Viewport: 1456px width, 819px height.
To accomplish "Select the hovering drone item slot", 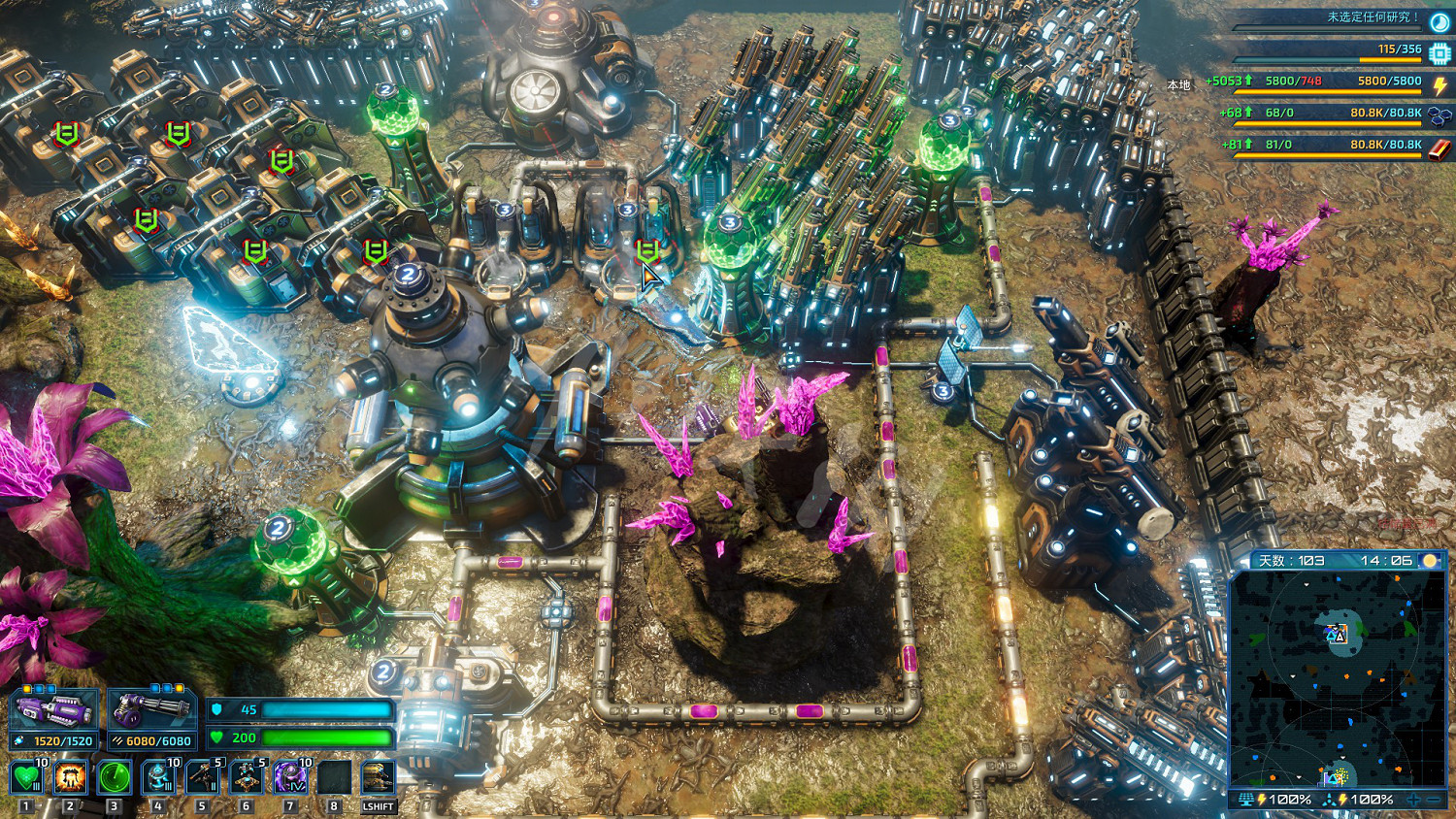I will pyautogui.click(x=247, y=777).
